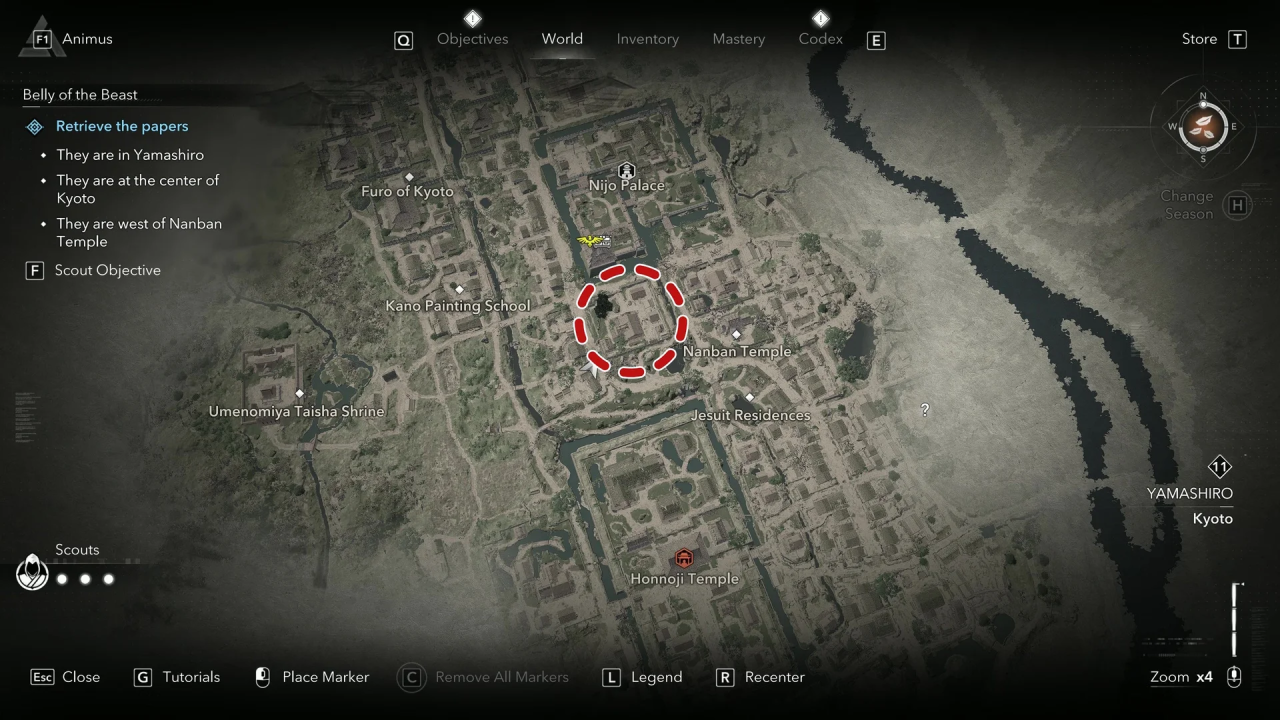Select the Furo of Kyoto marker
This screenshot has height=720, width=1280.
coord(409,176)
